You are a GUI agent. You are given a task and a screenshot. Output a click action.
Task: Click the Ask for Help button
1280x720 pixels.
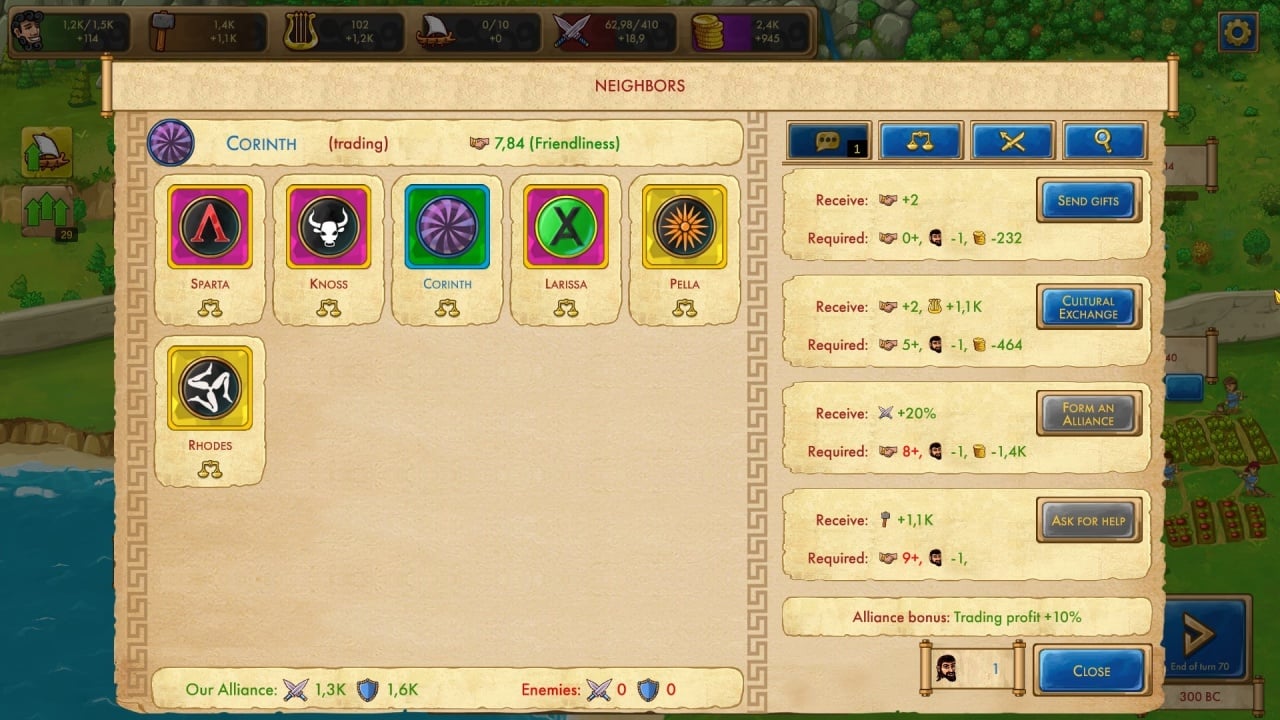pyautogui.click(x=1088, y=521)
